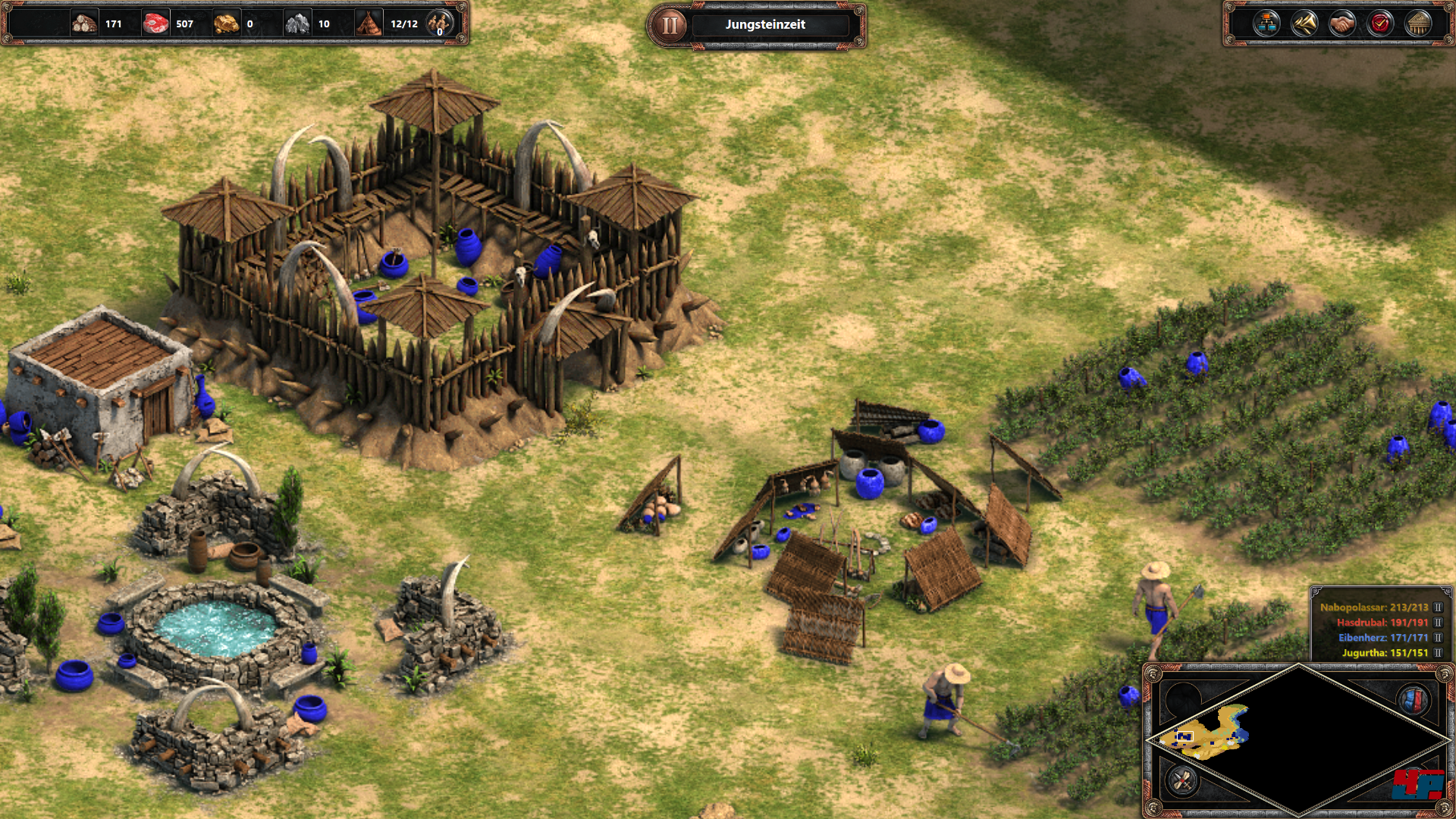Click Hasdrubal's age badge in scoreboard
Image resolution: width=1456 pixels, height=819 pixels.
click(x=1438, y=623)
